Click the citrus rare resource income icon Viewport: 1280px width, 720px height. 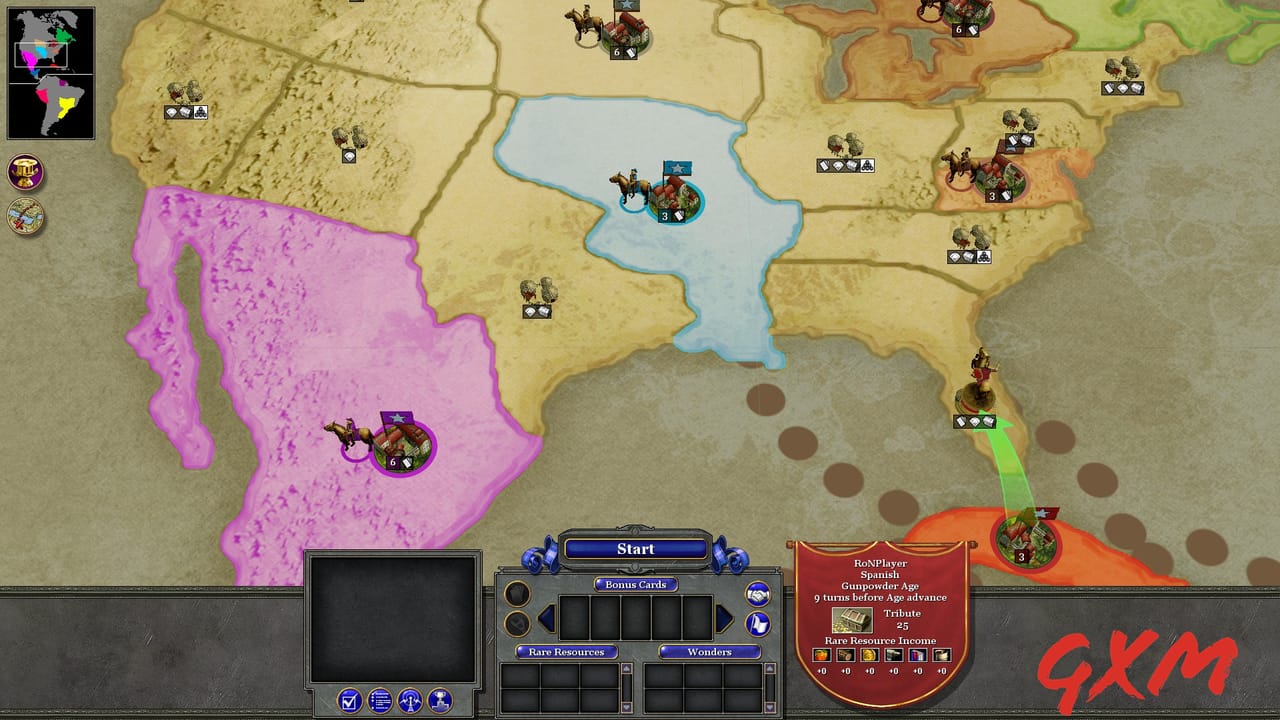(x=822, y=655)
